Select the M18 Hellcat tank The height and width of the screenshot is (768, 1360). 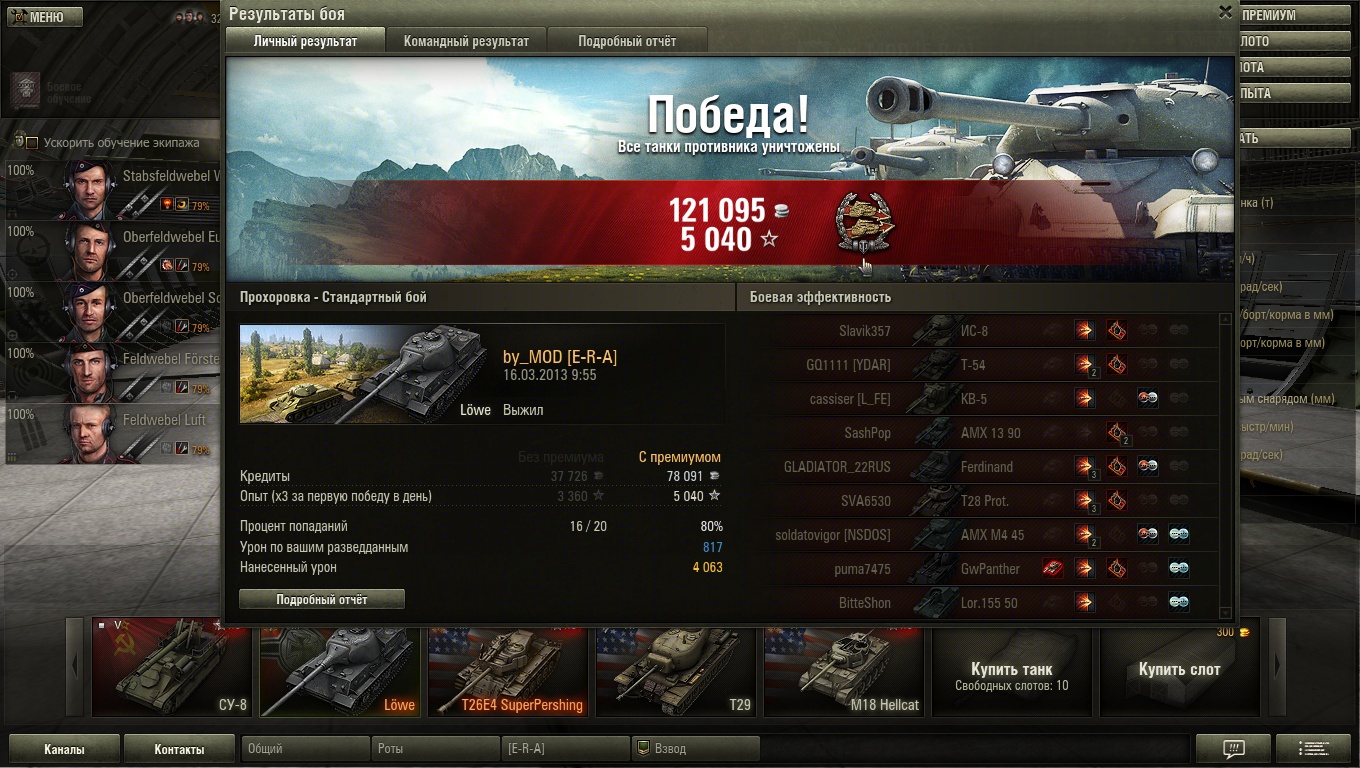click(x=844, y=668)
